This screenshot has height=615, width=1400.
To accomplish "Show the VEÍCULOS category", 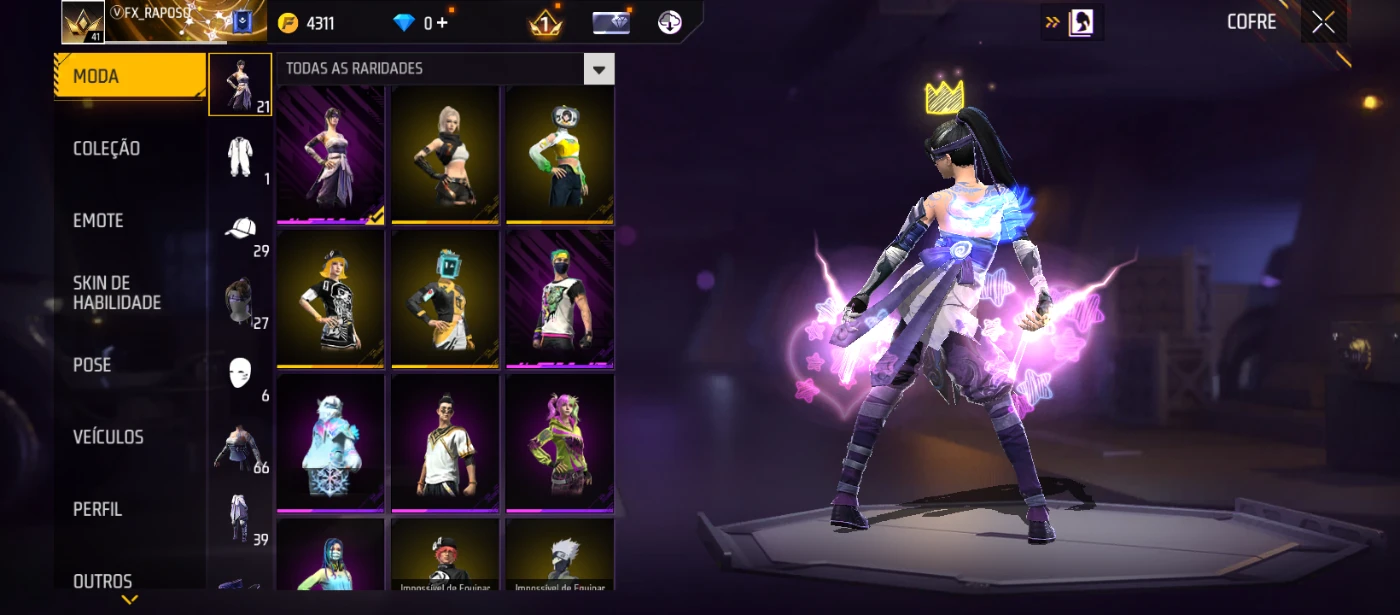I will point(109,437).
